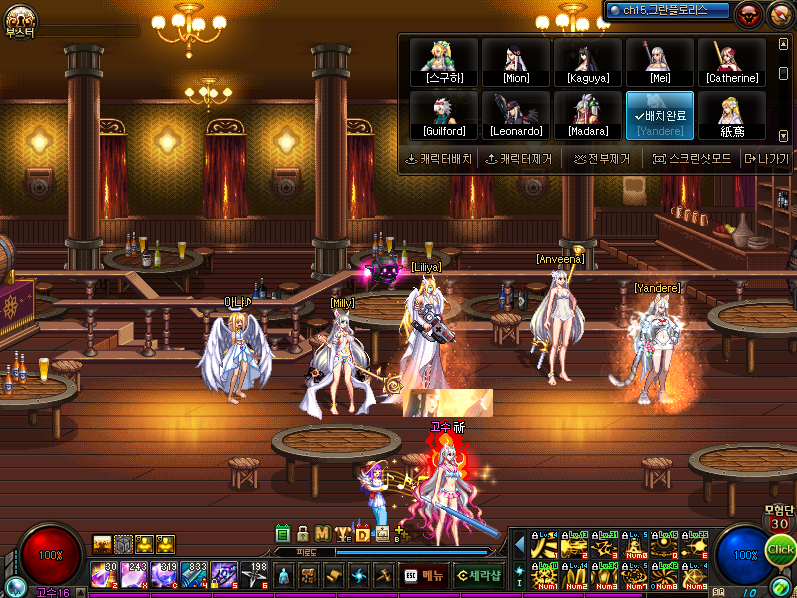Image resolution: width=797 pixels, height=598 pixels.
Task: Enable 스크린샷모드 screenshot mode
Action: tap(692, 159)
